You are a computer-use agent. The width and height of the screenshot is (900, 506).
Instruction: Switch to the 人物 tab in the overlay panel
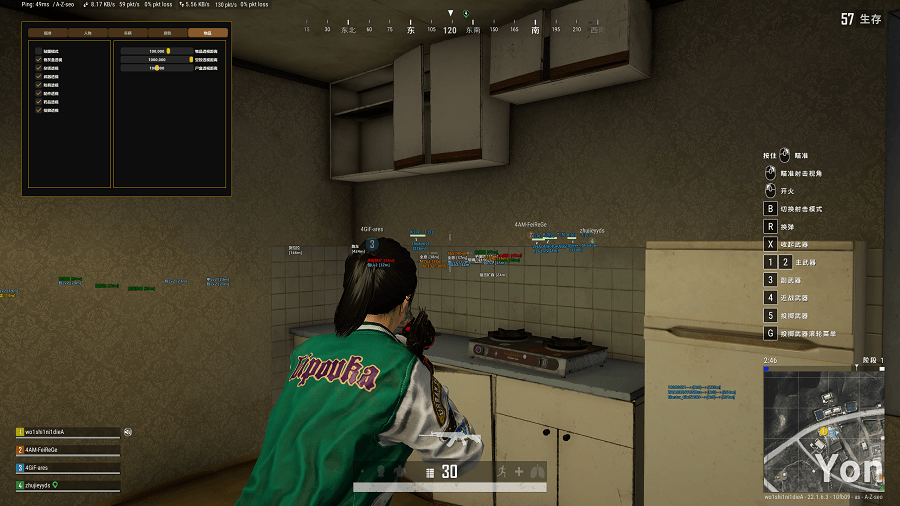pyautogui.click(x=88, y=33)
